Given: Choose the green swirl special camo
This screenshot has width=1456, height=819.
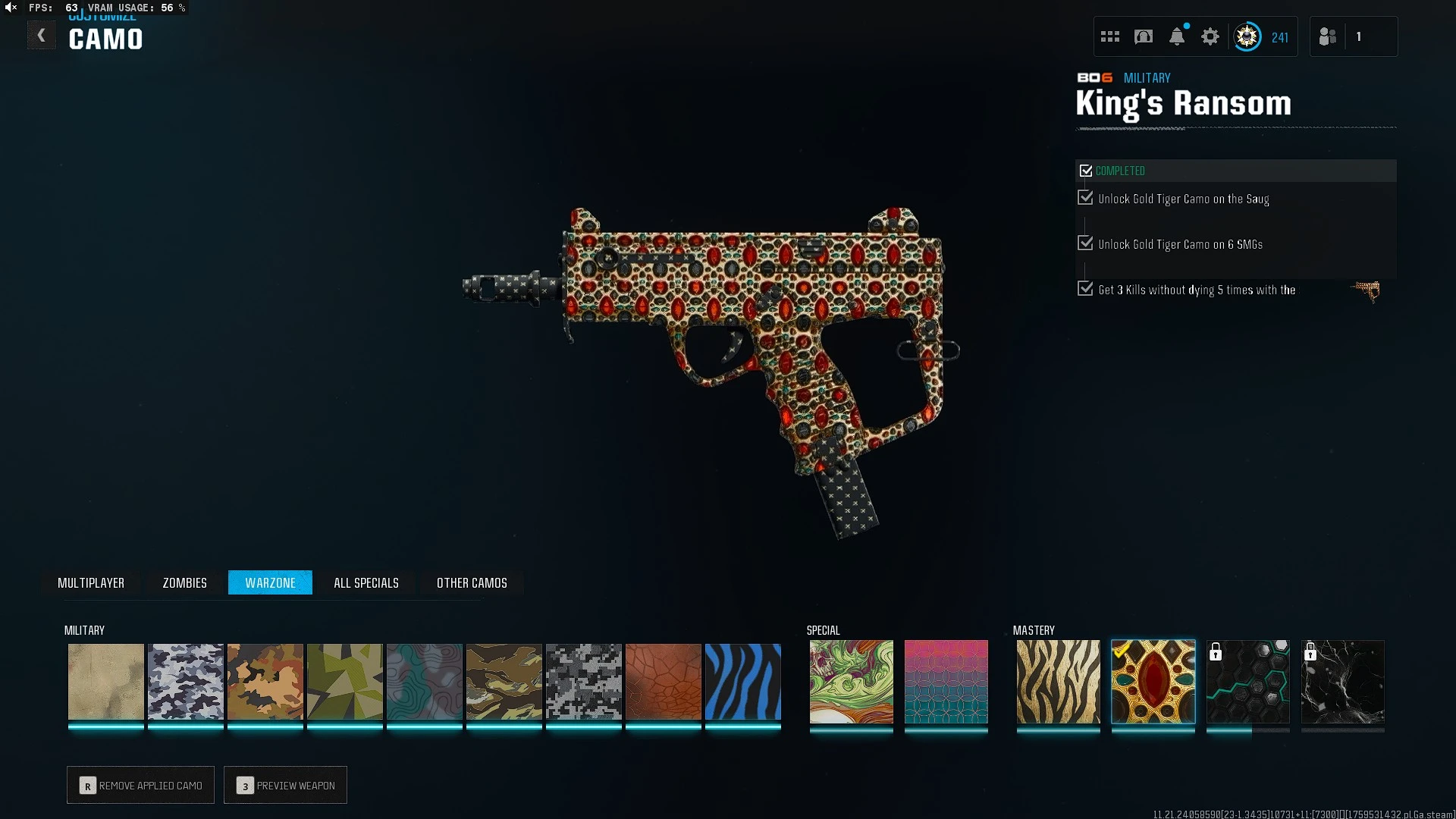Looking at the screenshot, I should pos(851,681).
